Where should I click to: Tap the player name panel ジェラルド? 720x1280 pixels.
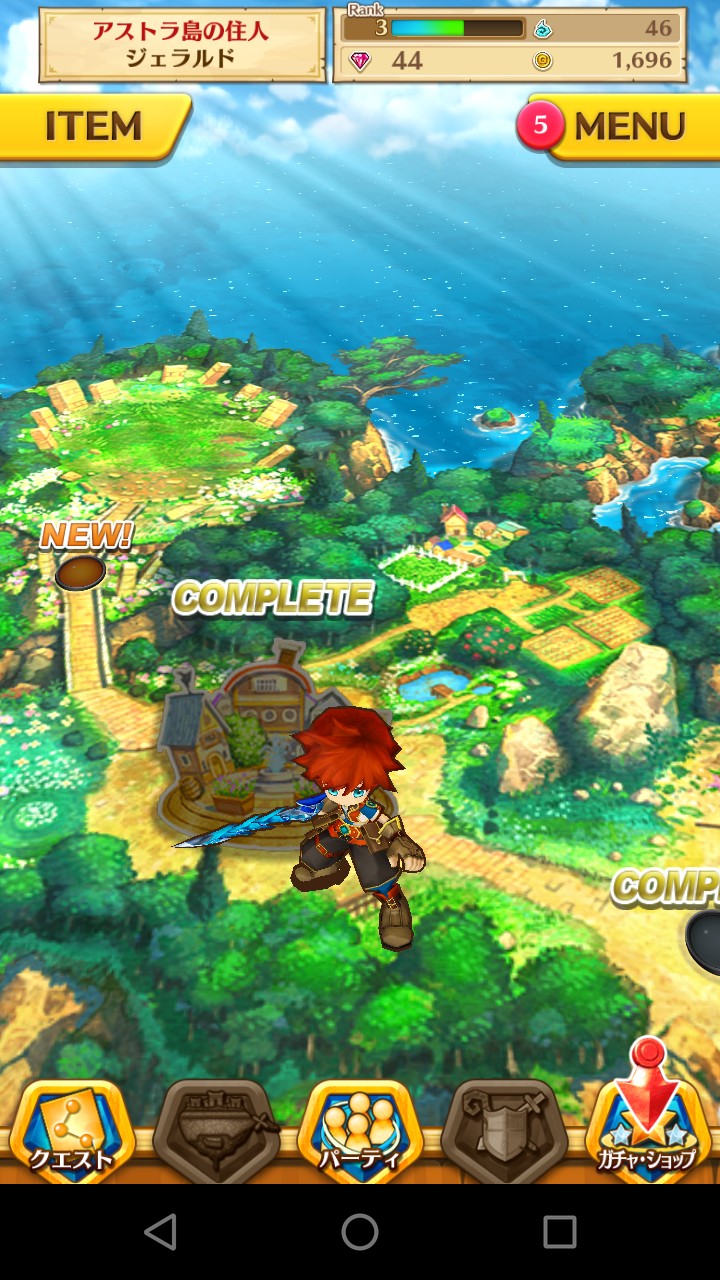click(182, 46)
